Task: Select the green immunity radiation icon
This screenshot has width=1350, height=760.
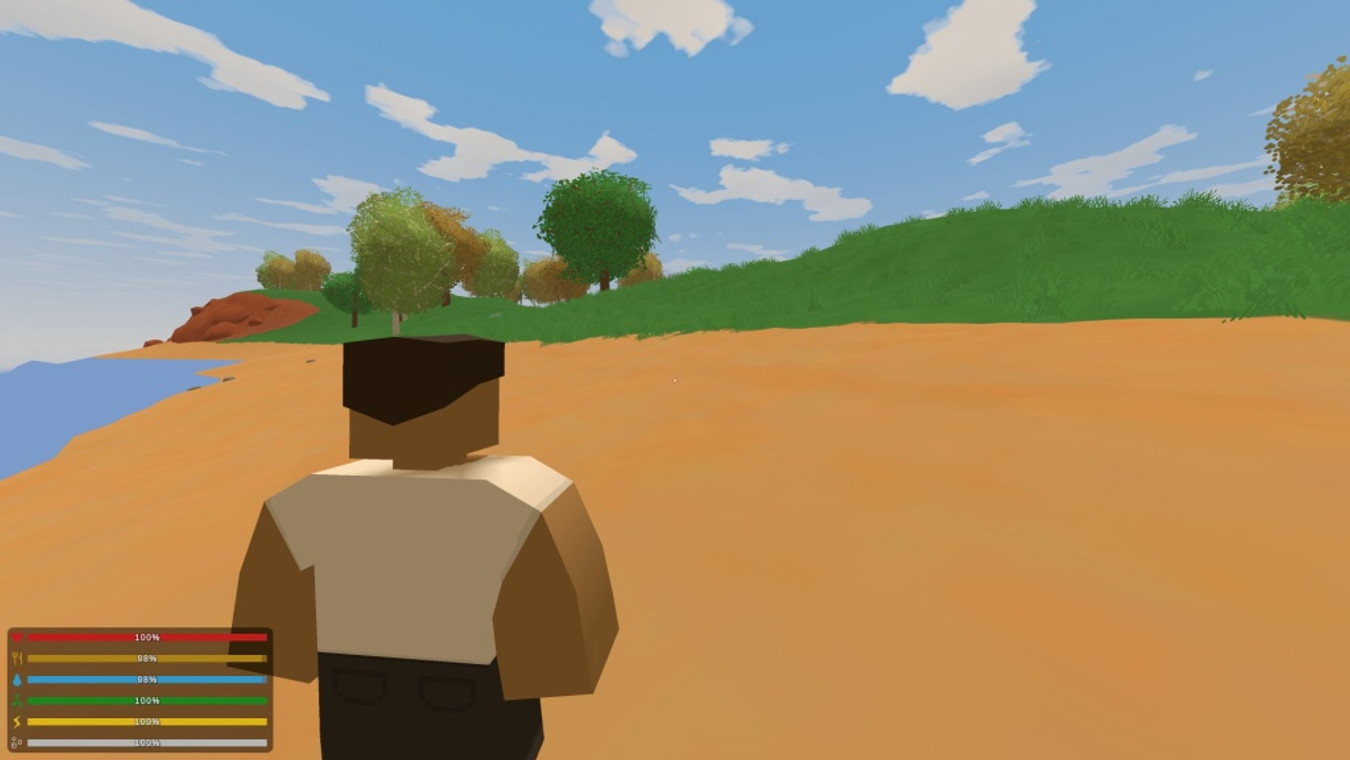Action: point(18,700)
